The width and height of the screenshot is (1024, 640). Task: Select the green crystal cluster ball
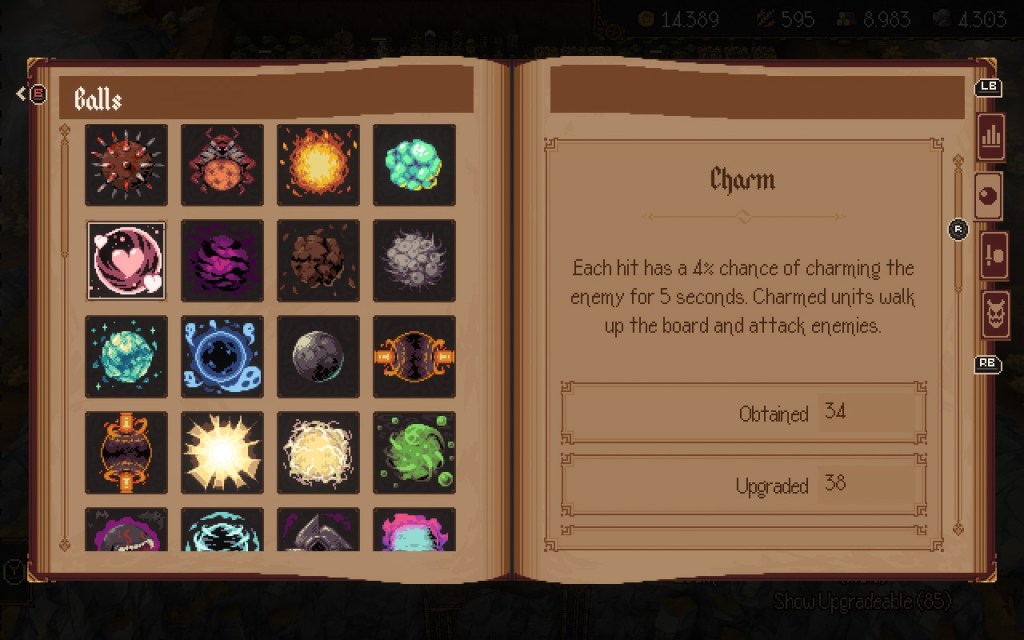[x=414, y=165]
